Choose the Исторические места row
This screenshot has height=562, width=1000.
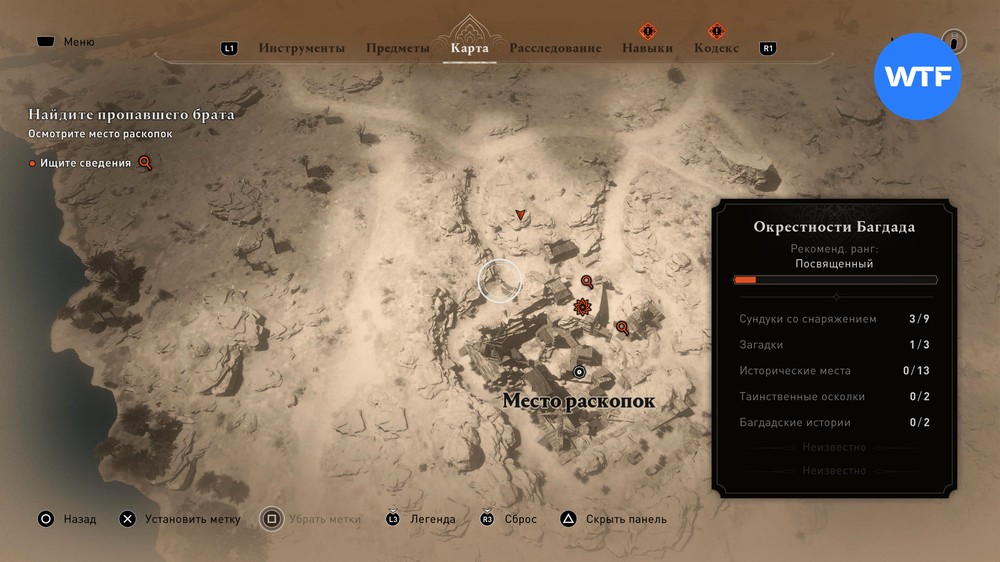(x=834, y=371)
